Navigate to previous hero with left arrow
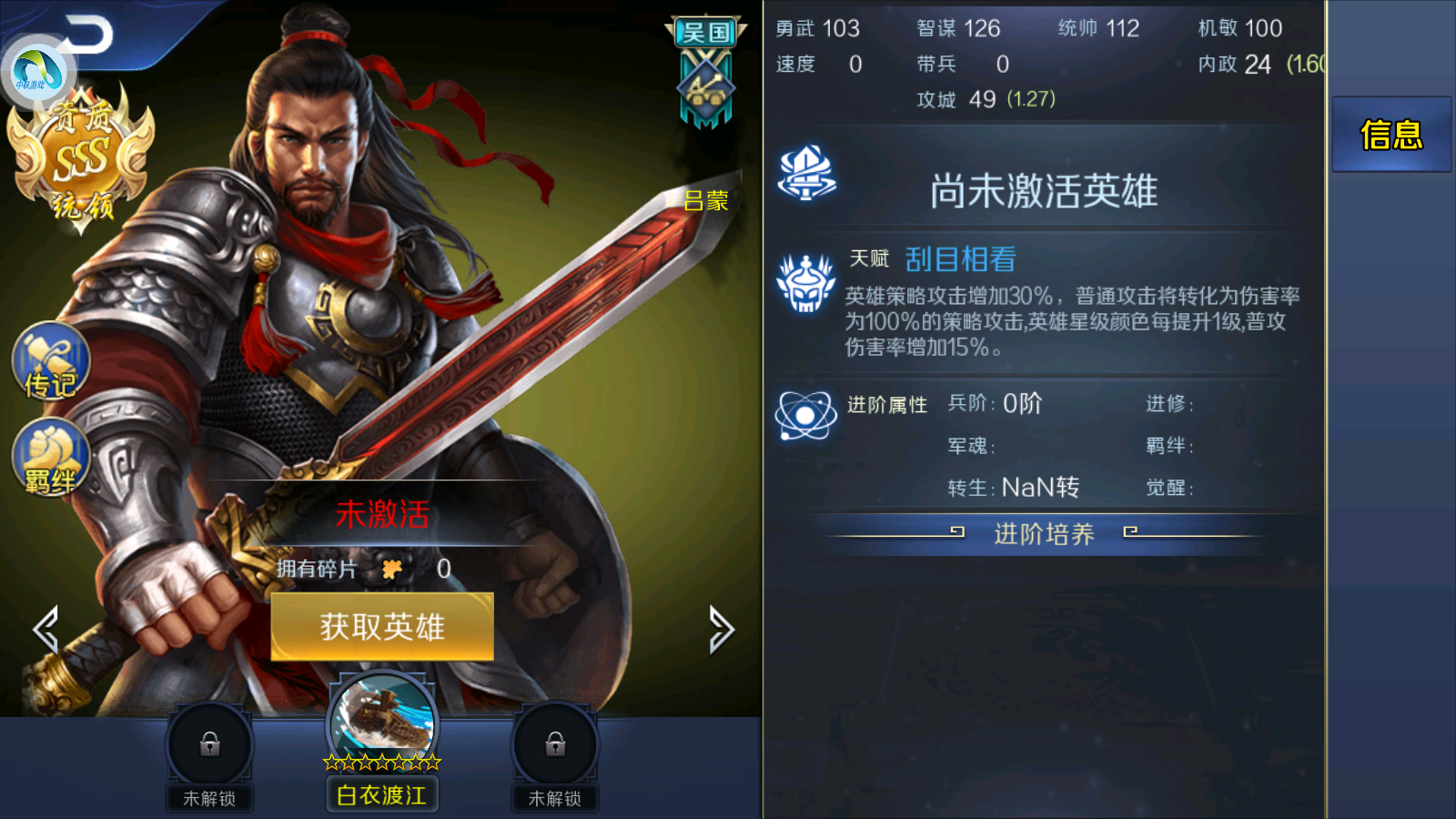Image resolution: width=1456 pixels, height=819 pixels. 44,628
